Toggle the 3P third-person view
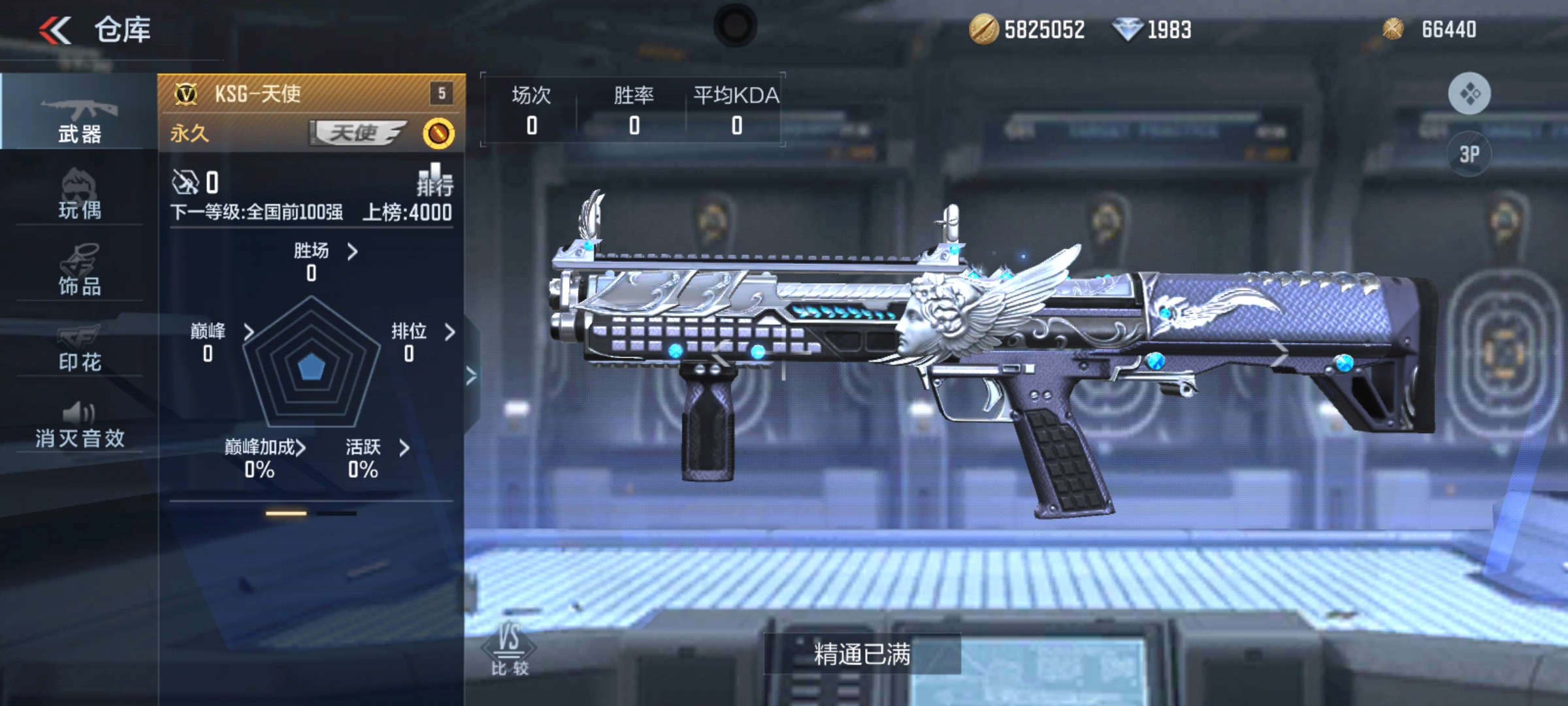 pos(1469,154)
